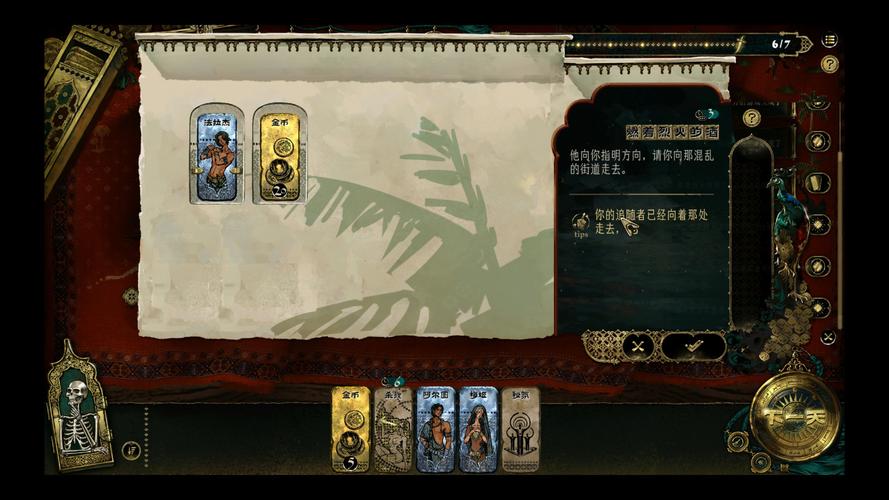The height and width of the screenshot is (500, 889).
Task: Click the small round X icon below sidebar
Action: [x=828, y=337]
